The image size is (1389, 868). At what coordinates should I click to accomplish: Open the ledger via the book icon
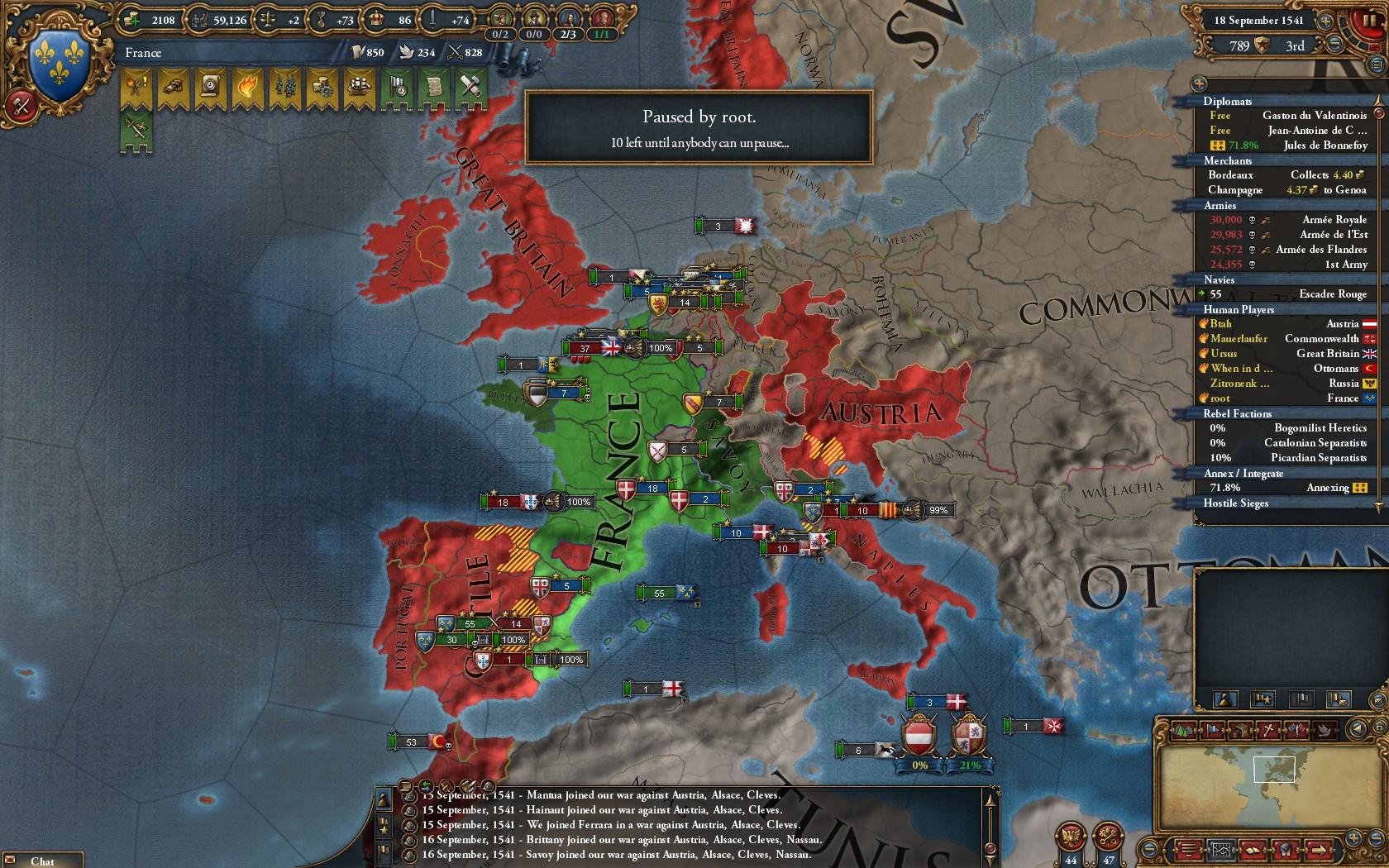1253,849
